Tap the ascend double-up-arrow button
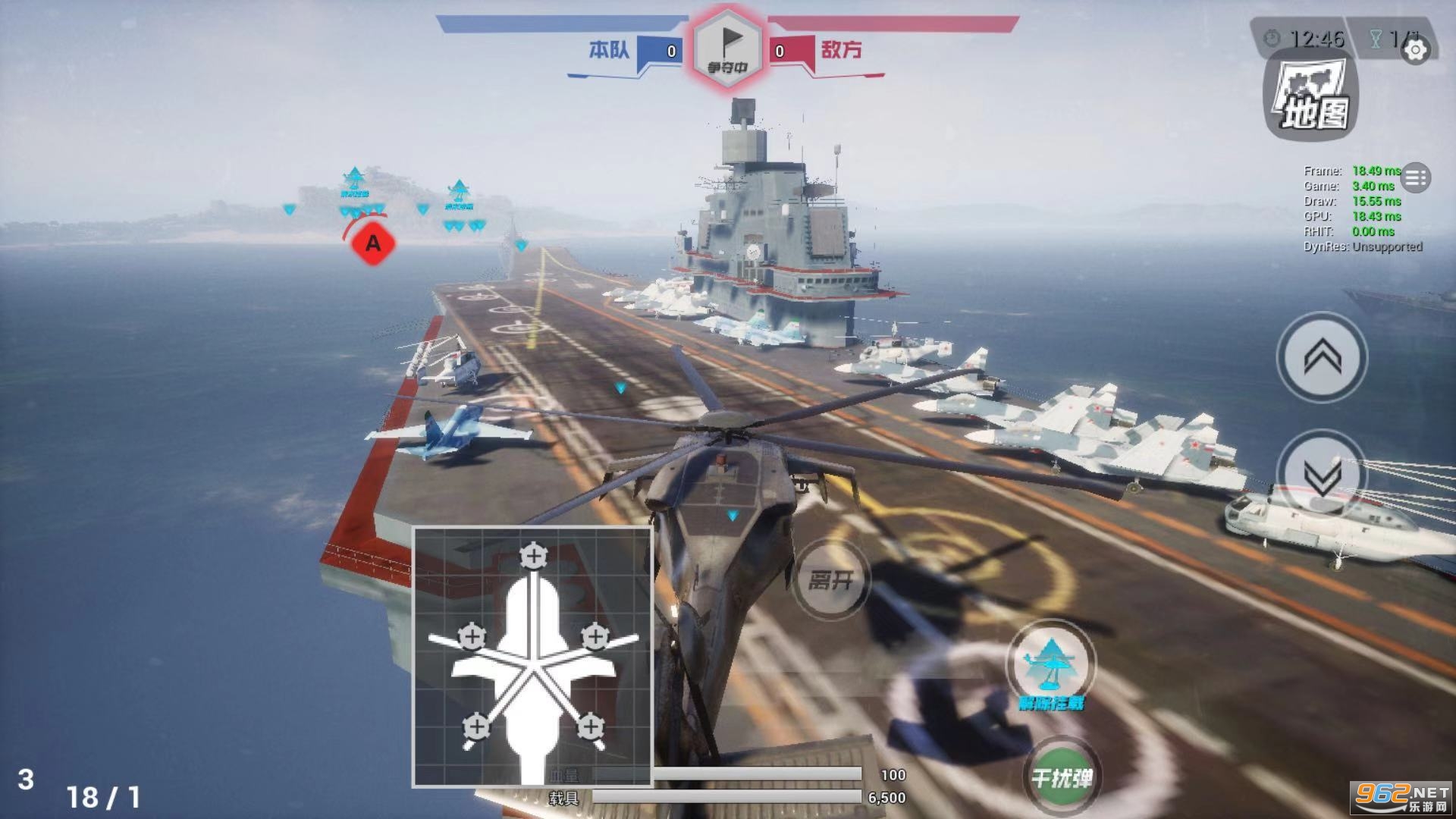 click(x=1322, y=356)
